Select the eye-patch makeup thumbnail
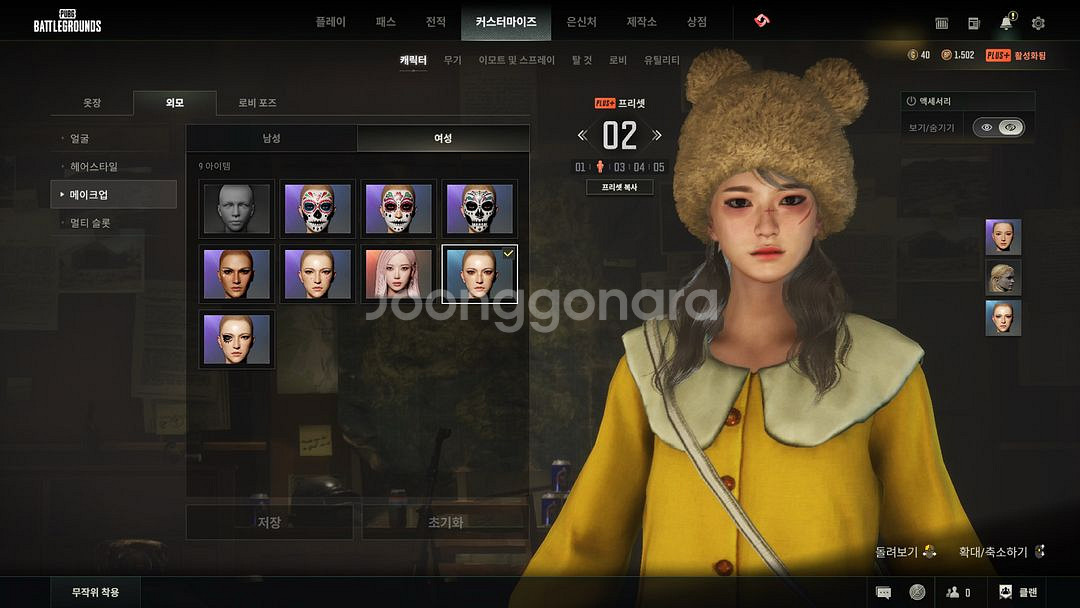Image resolution: width=1080 pixels, height=608 pixels. pyautogui.click(x=237, y=339)
